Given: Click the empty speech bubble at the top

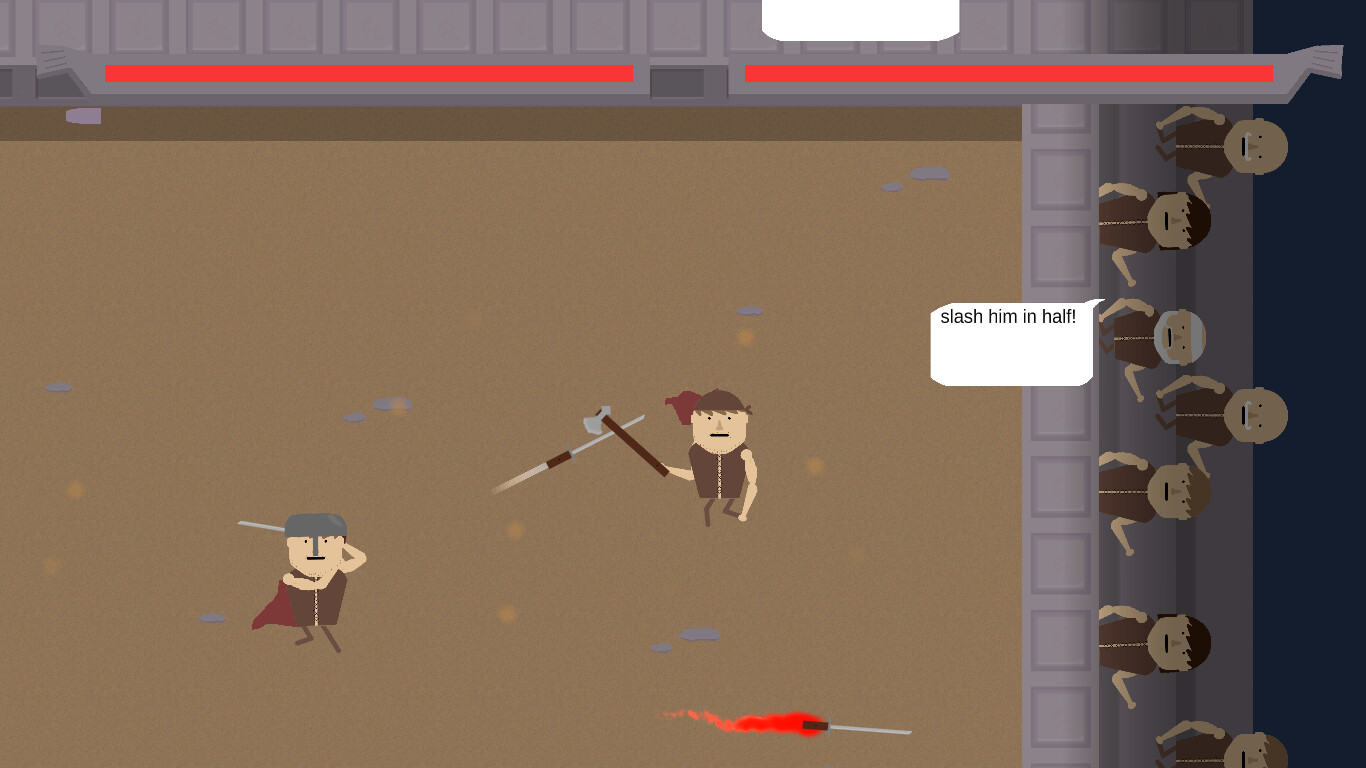Looking at the screenshot, I should coord(859,14).
